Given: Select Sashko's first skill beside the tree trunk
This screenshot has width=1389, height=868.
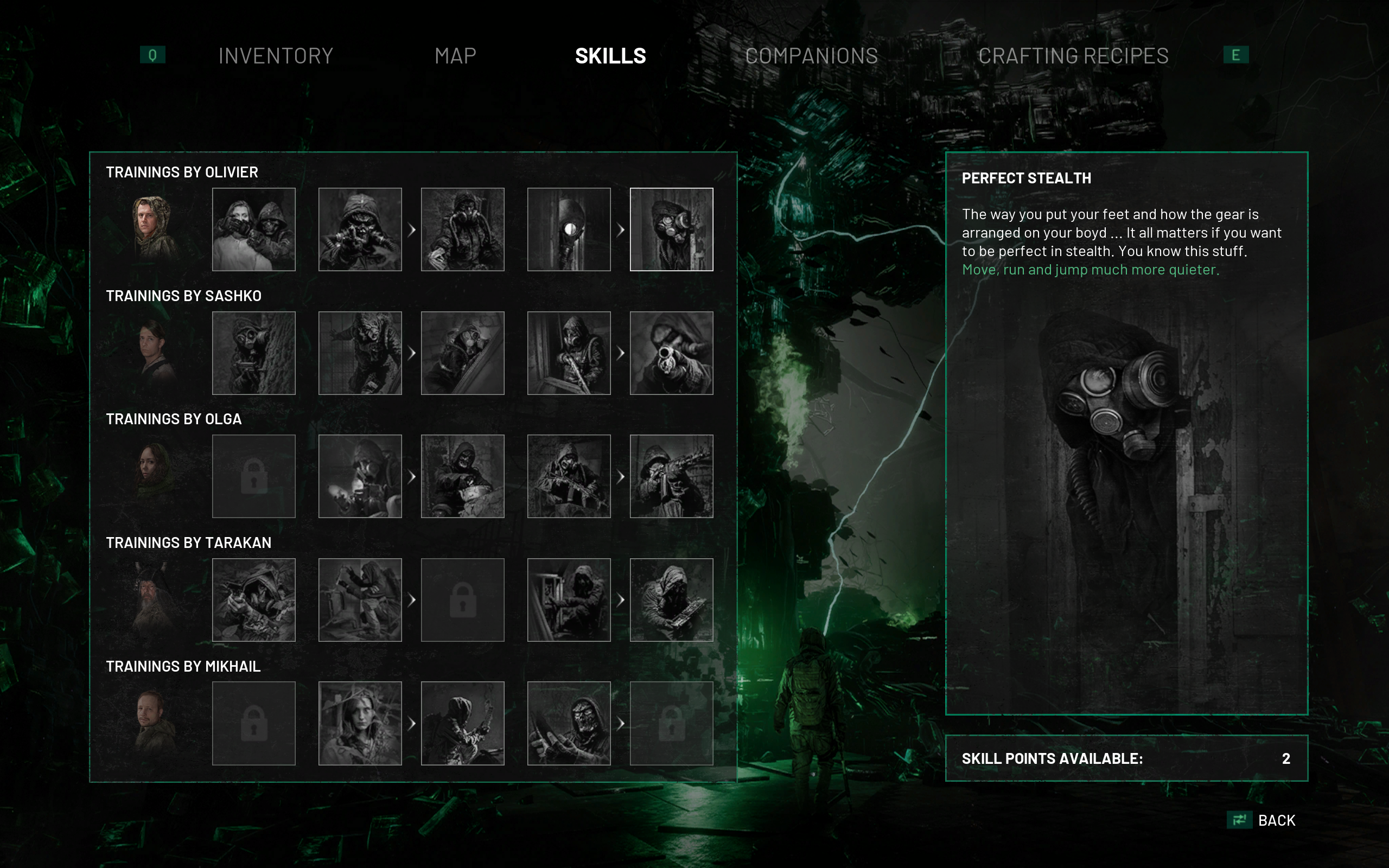Looking at the screenshot, I should (x=254, y=353).
